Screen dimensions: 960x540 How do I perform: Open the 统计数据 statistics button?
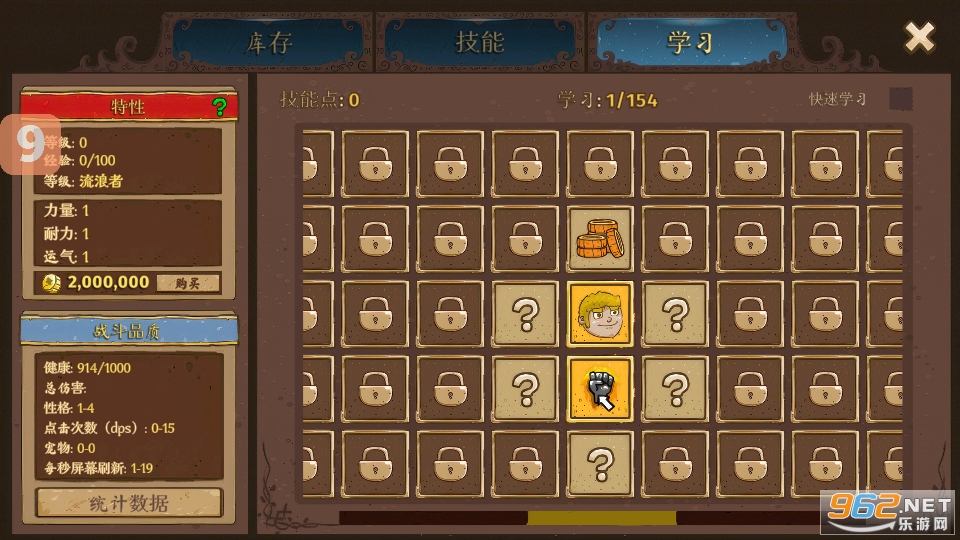tap(129, 502)
